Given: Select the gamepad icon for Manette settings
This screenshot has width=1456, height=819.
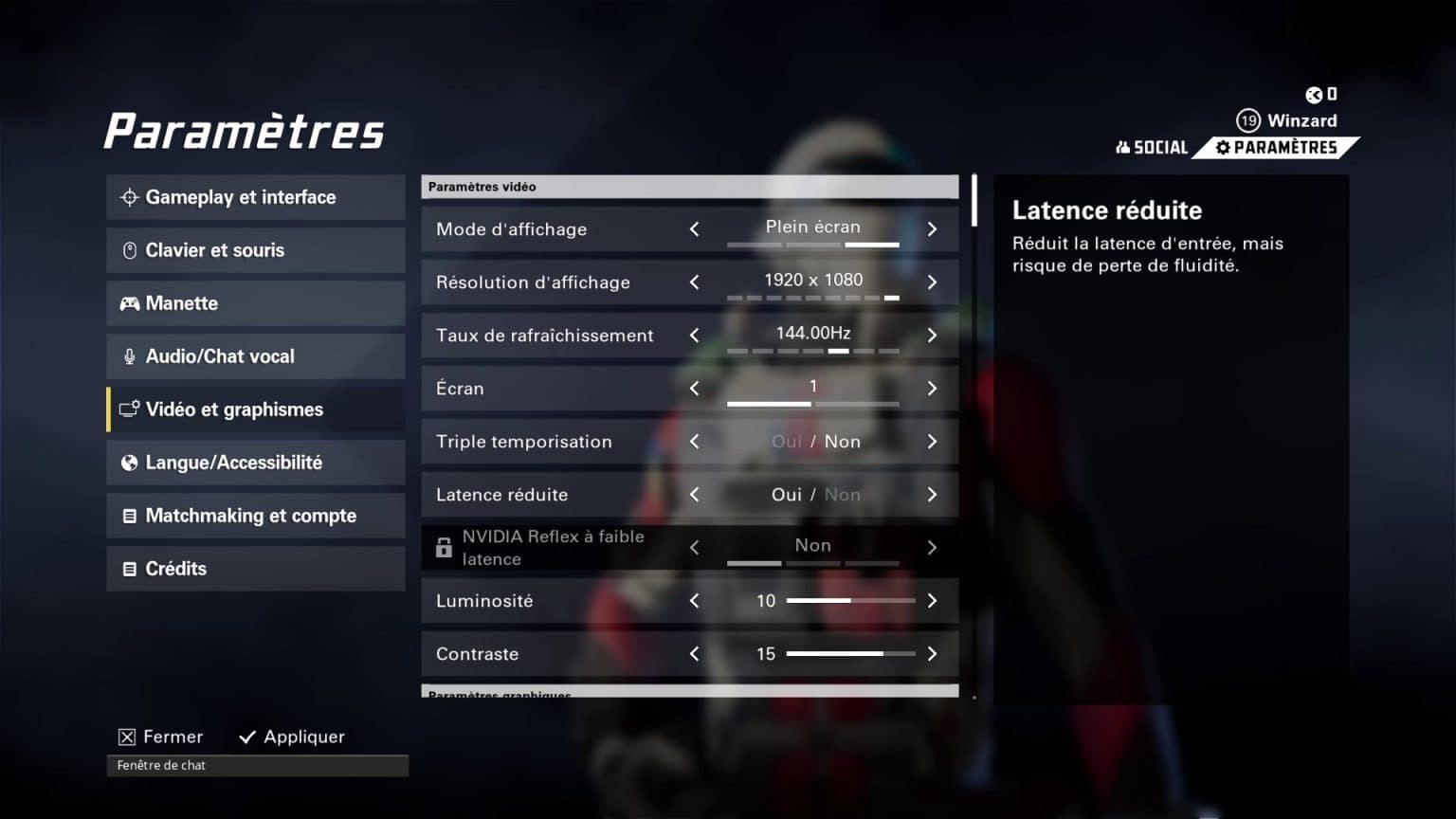Looking at the screenshot, I should coord(130,302).
